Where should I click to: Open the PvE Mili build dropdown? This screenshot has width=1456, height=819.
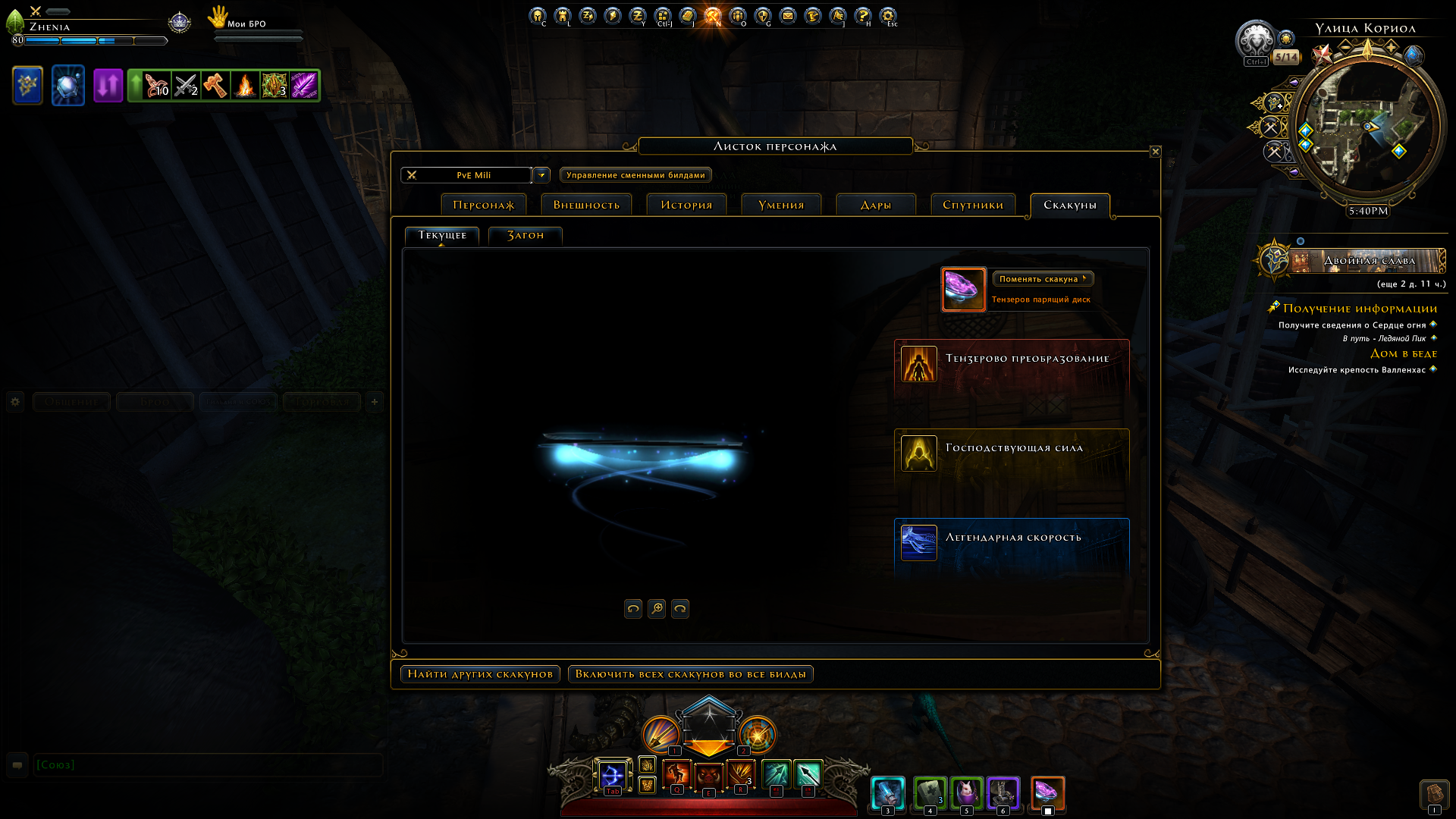click(541, 175)
